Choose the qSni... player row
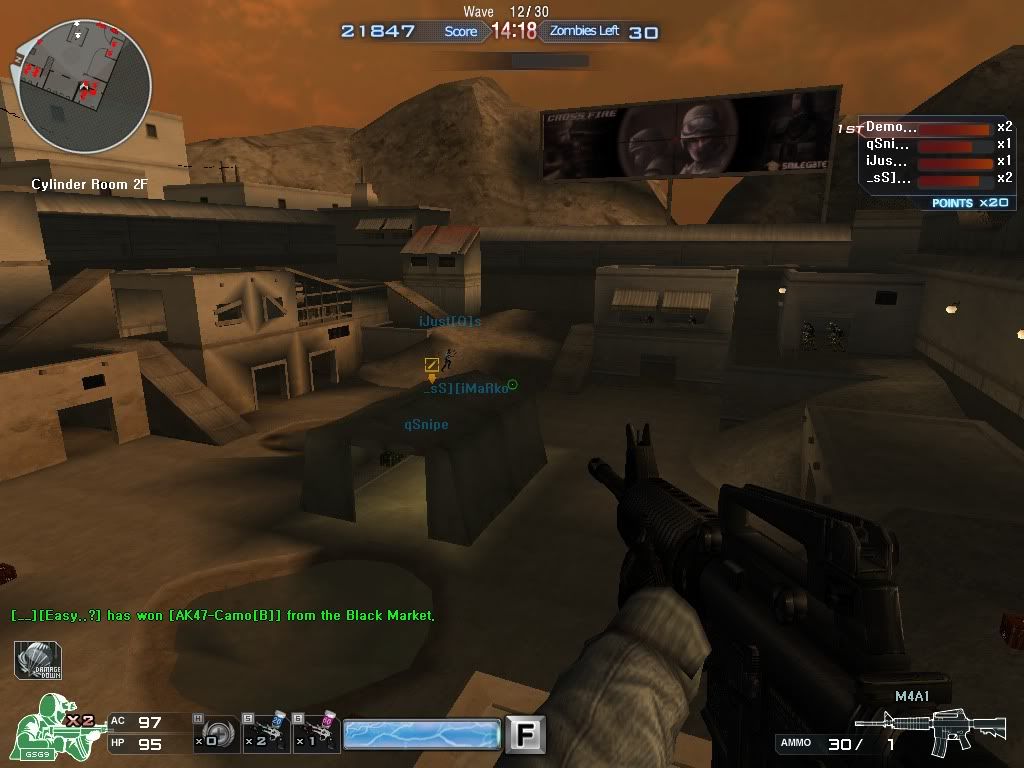This screenshot has width=1024, height=768. click(x=937, y=145)
